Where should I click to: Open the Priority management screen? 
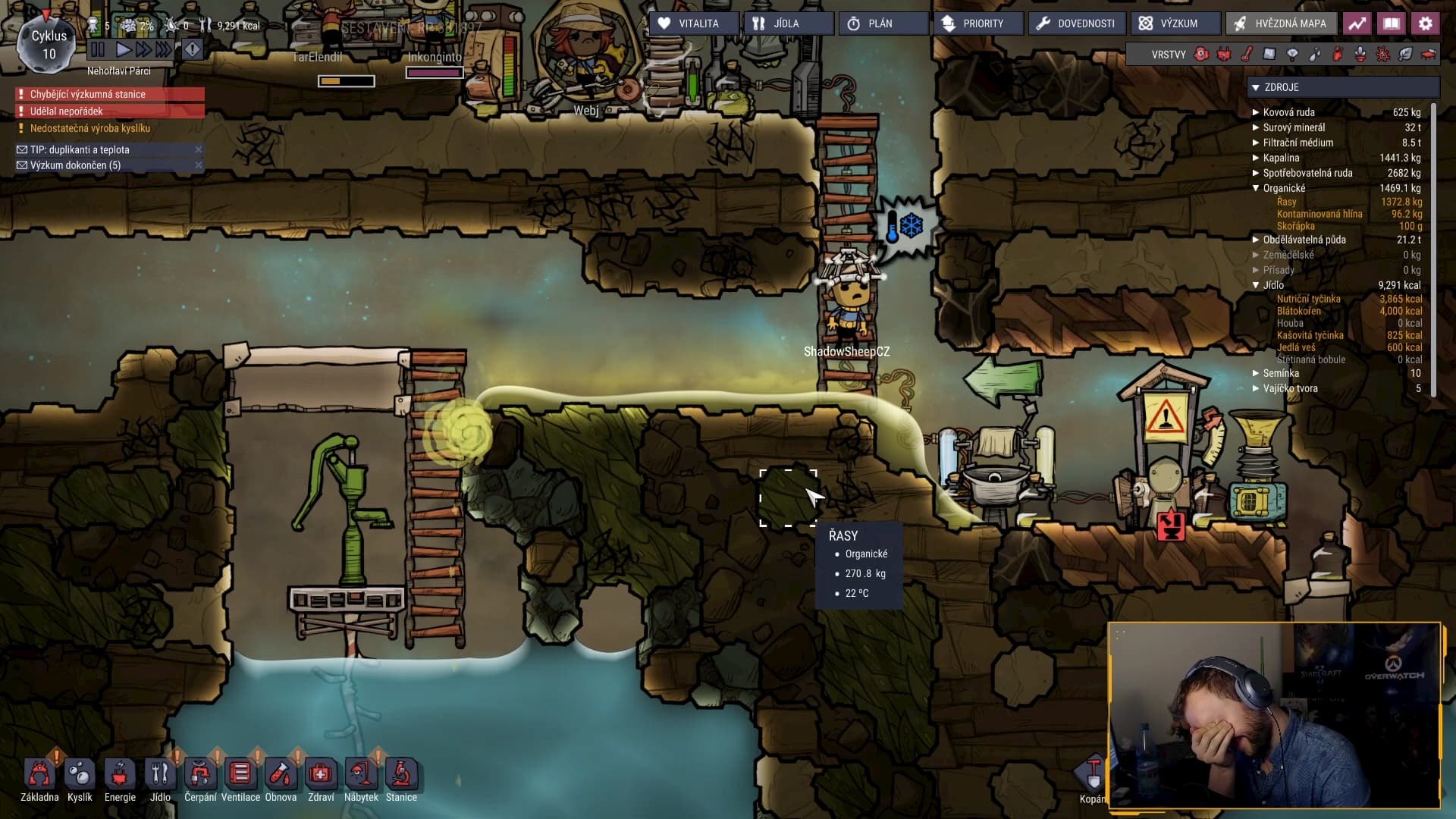[x=977, y=24]
